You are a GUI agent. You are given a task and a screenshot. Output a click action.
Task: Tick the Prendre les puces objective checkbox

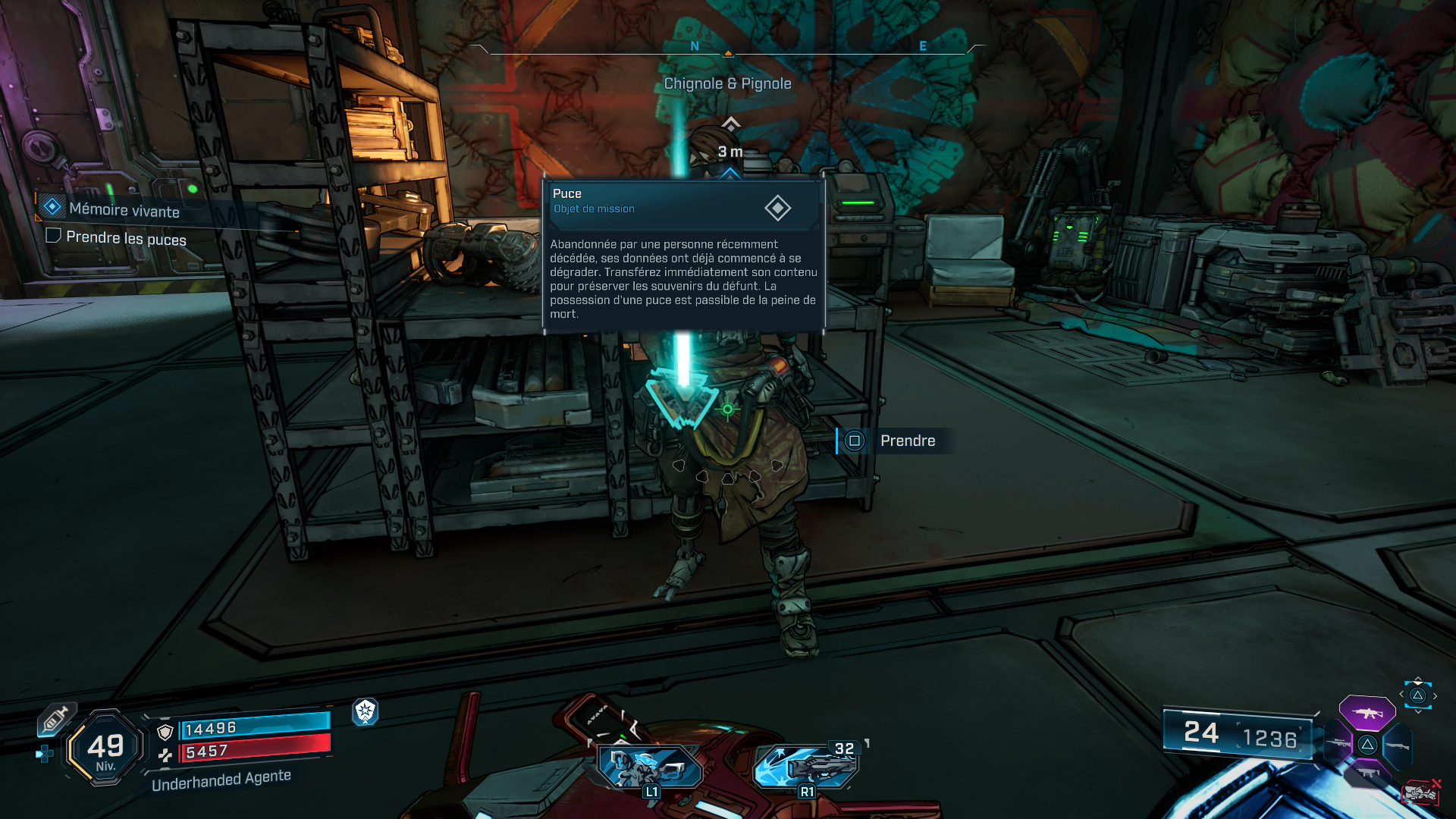click(x=53, y=236)
